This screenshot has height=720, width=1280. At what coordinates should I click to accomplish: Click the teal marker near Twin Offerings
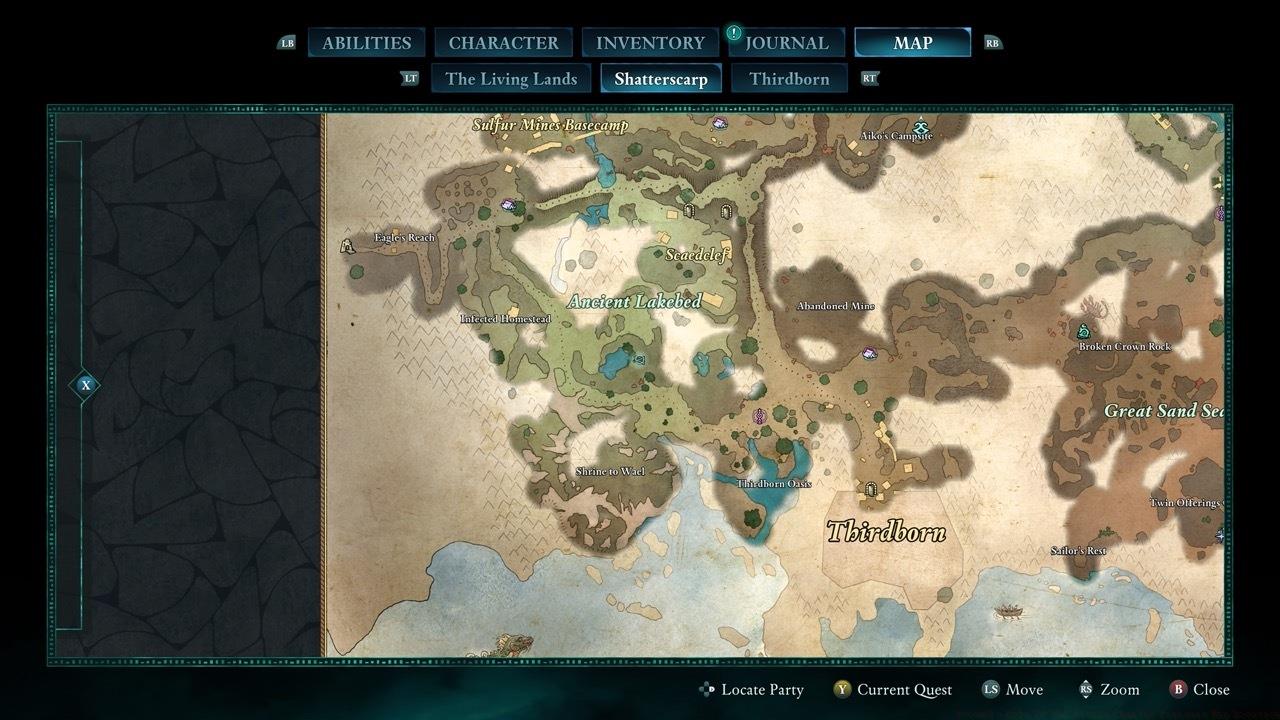pos(1221,537)
